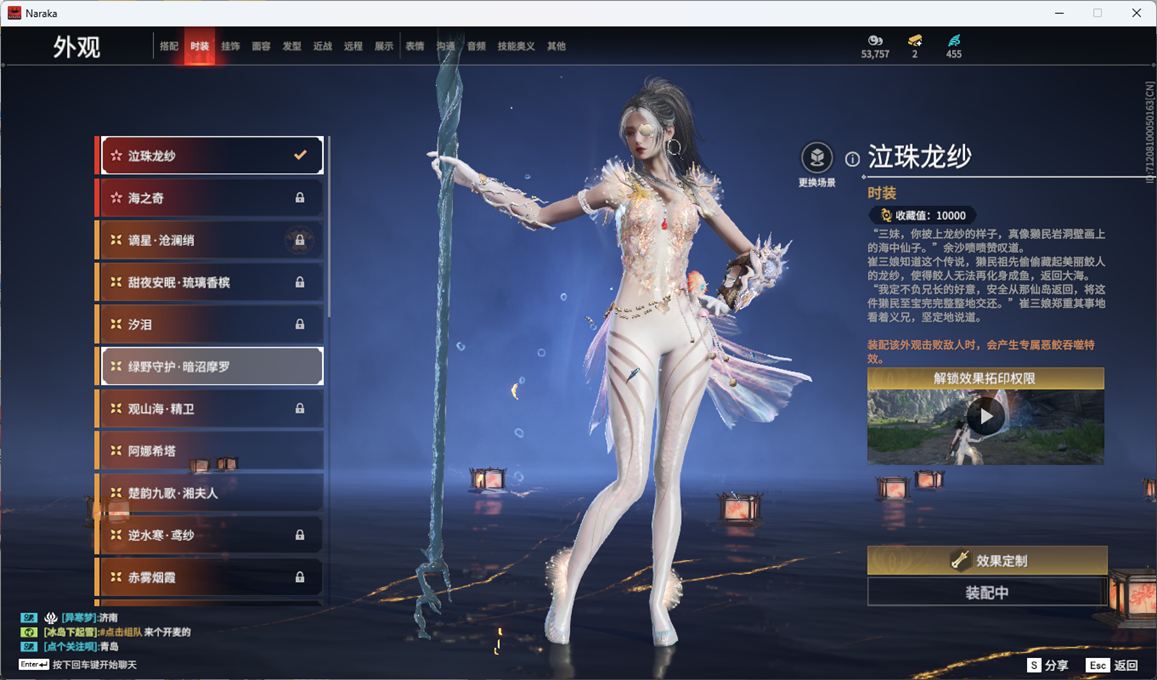This screenshot has width=1157, height=680.
Task: Open the 发型 hairstyle tab
Action: coord(292,47)
